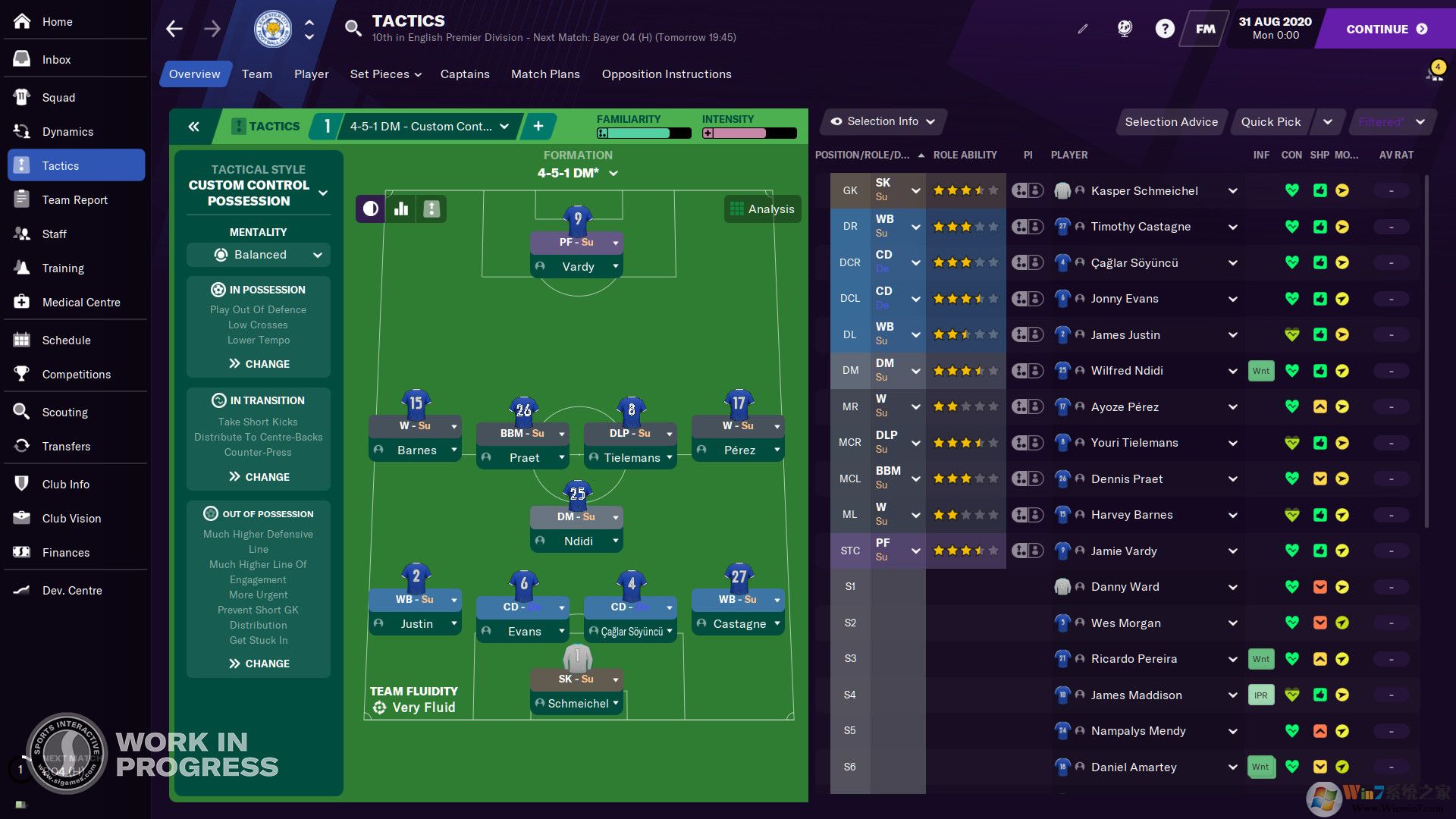Go back with the left arrow
1456x819 pixels.
(x=174, y=29)
